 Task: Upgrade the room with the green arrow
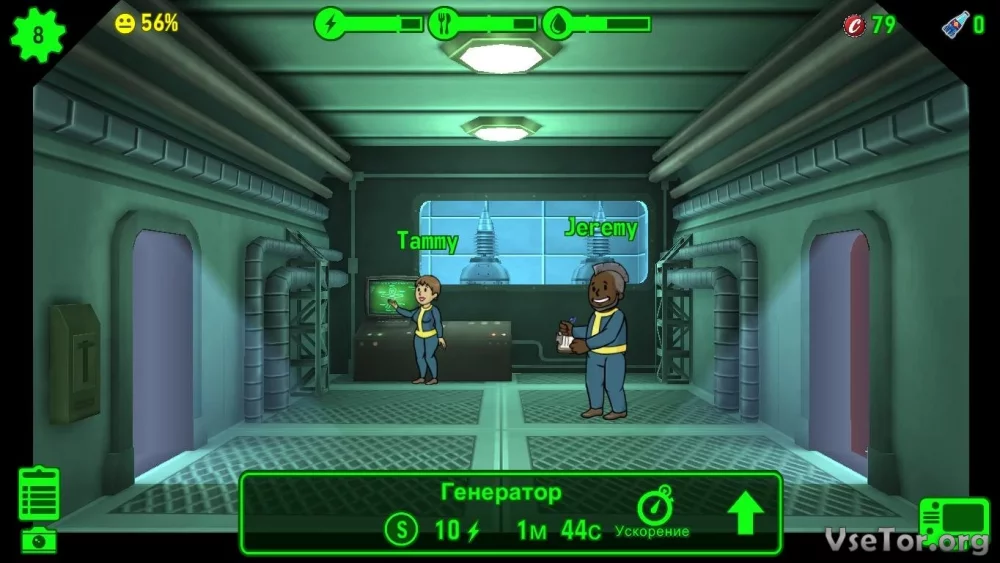pos(745,513)
